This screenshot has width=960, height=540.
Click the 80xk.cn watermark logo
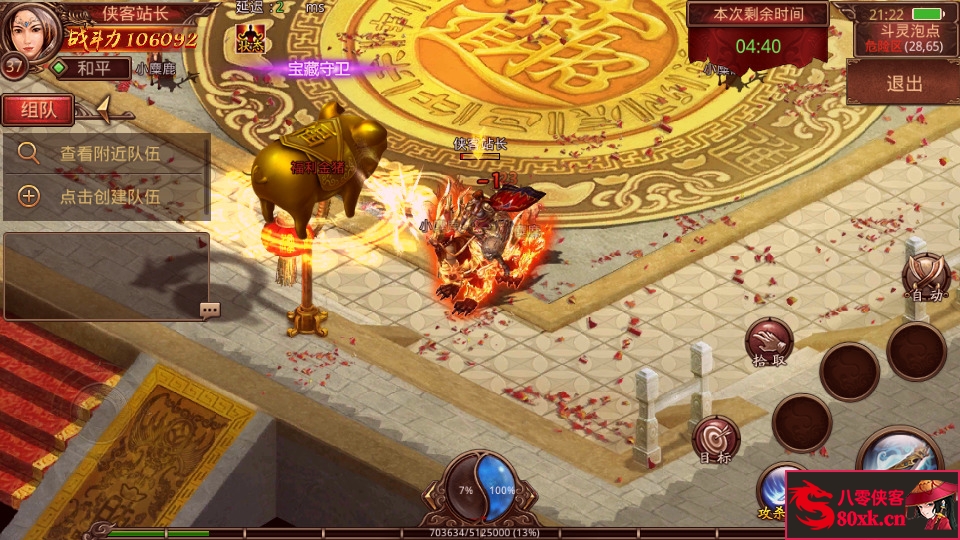click(872, 505)
